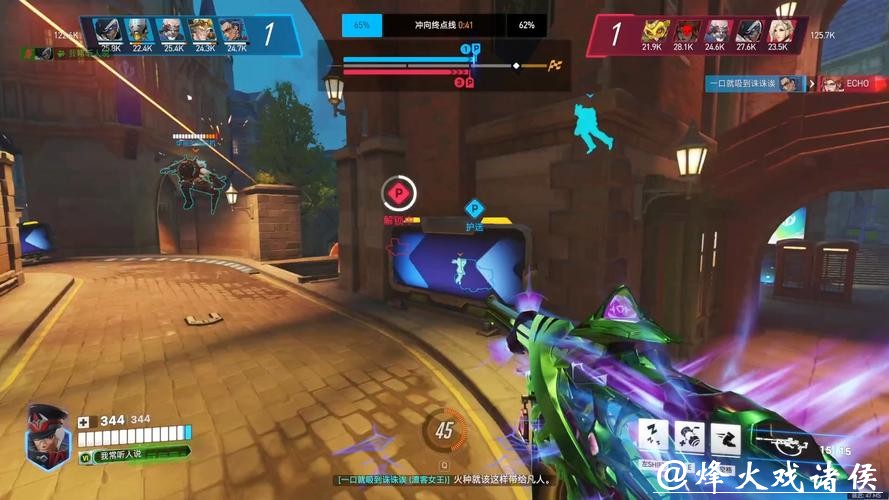The image size is (889, 500).
Task: Select the teammate portrait labeled 25.9K
Action: pyautogui.click(x=111, y=30)
